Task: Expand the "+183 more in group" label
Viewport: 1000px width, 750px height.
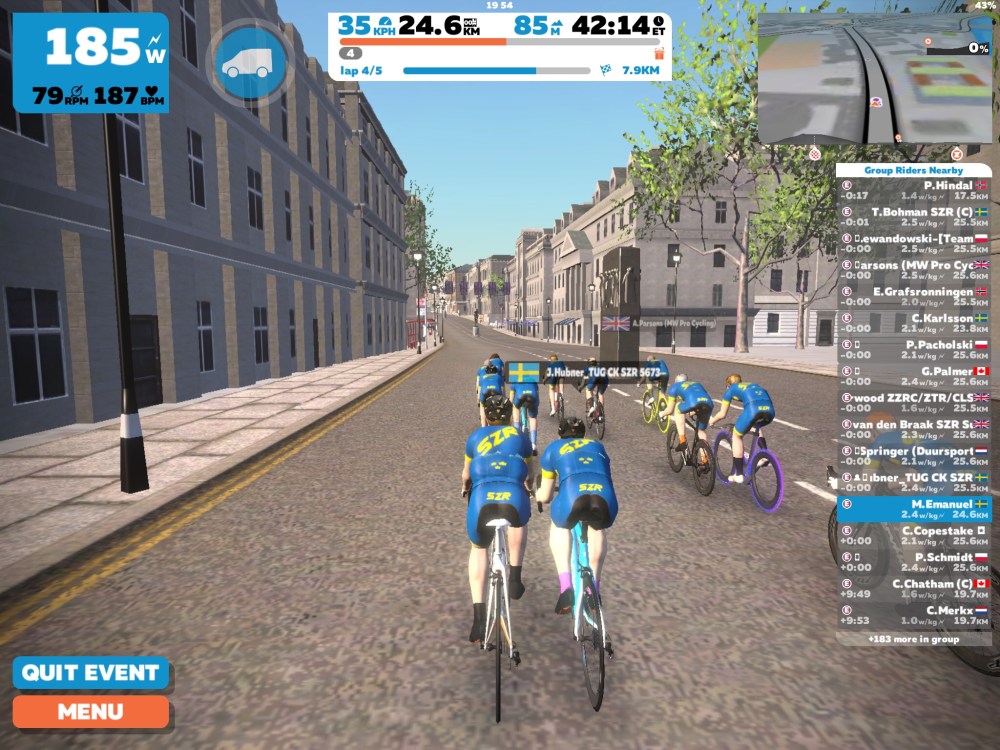Action: (913, 638)
